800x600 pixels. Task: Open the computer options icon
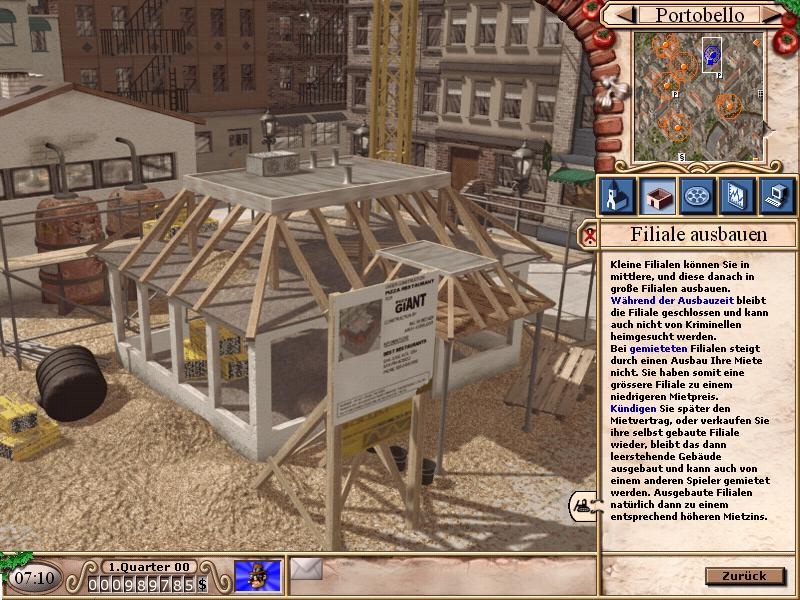click(777, 196)
